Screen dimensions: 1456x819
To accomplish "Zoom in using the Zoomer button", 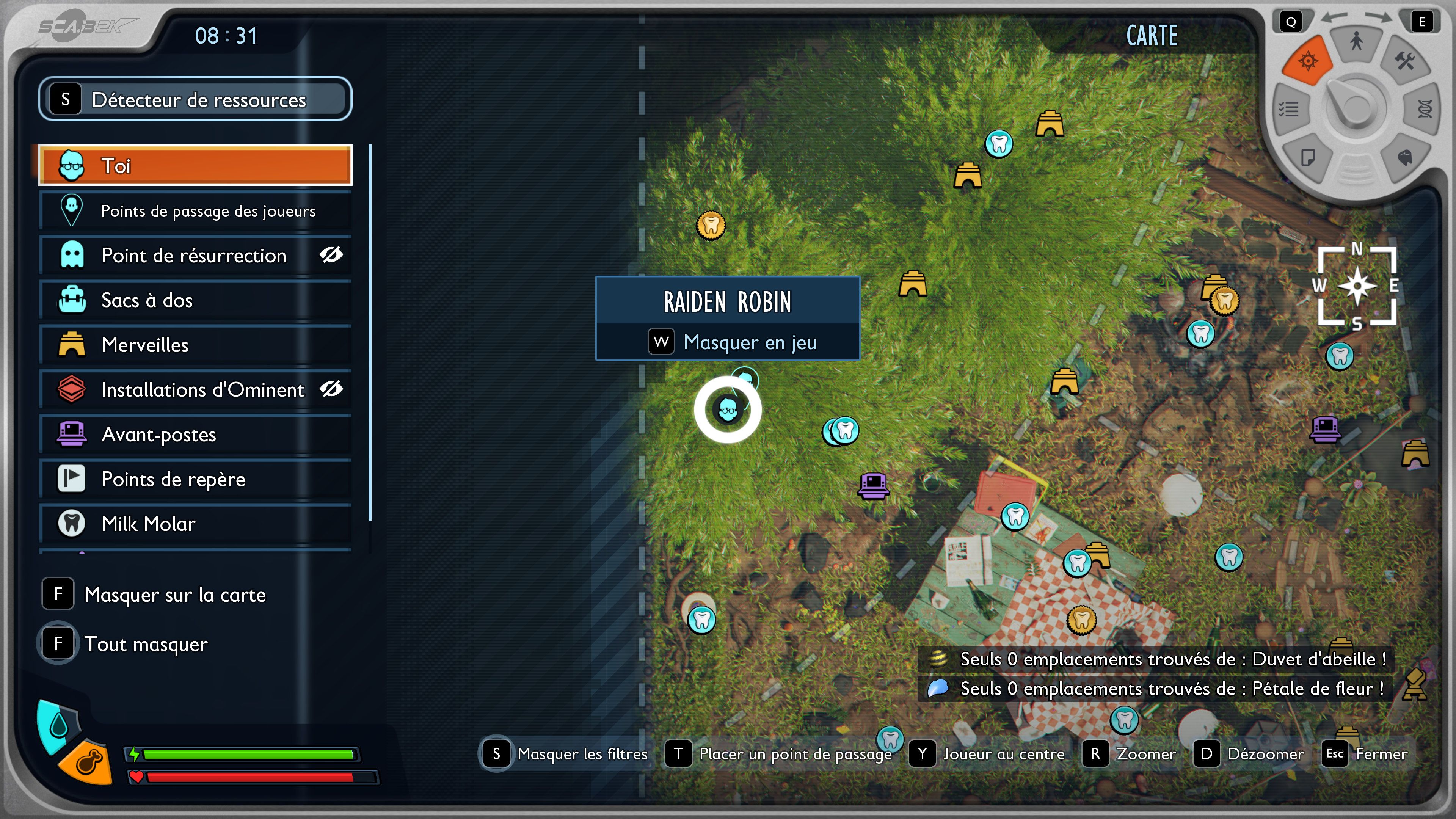I will pos(1130,754).
